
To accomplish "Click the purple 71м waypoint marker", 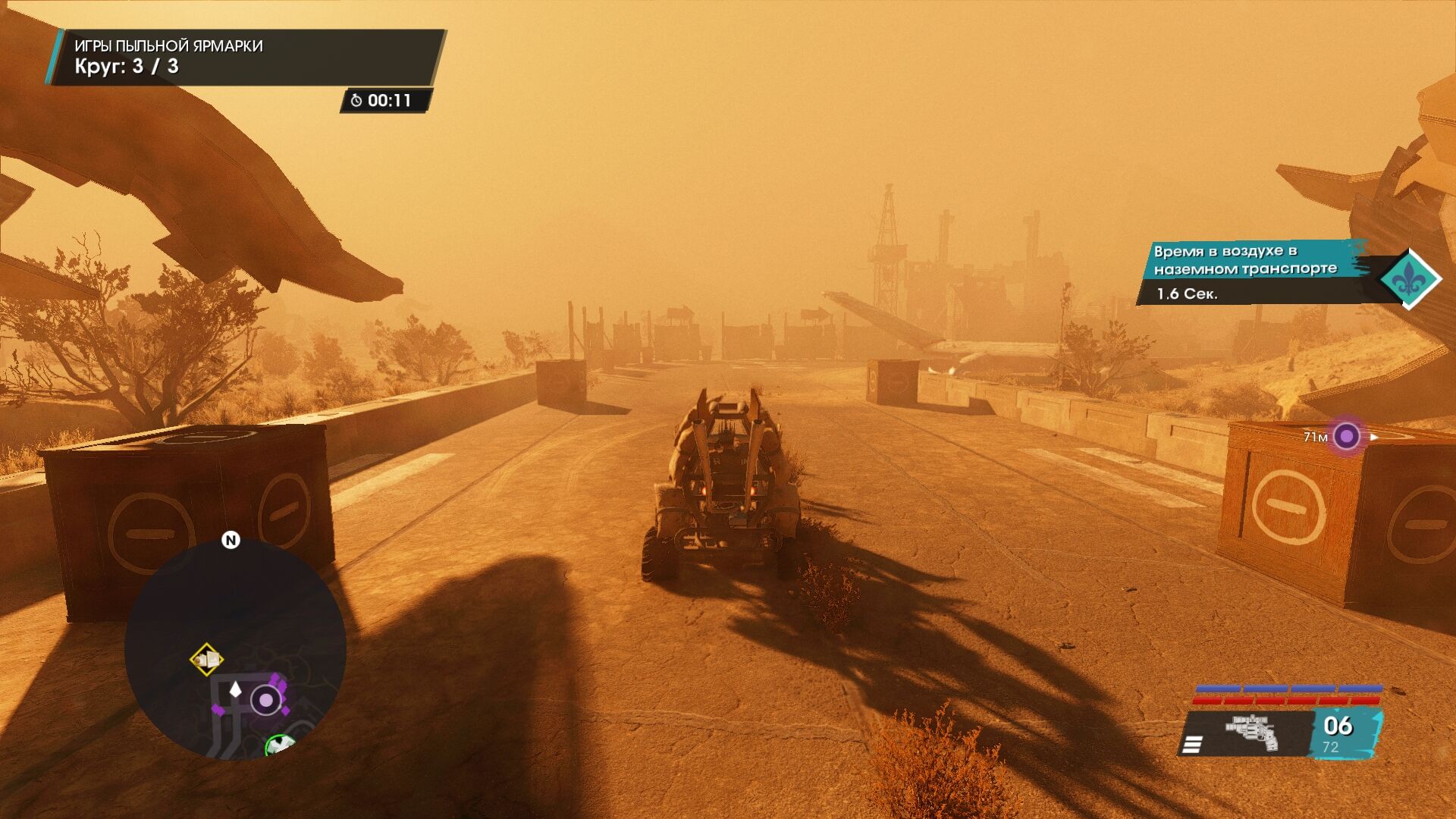I will point(1346,436).
